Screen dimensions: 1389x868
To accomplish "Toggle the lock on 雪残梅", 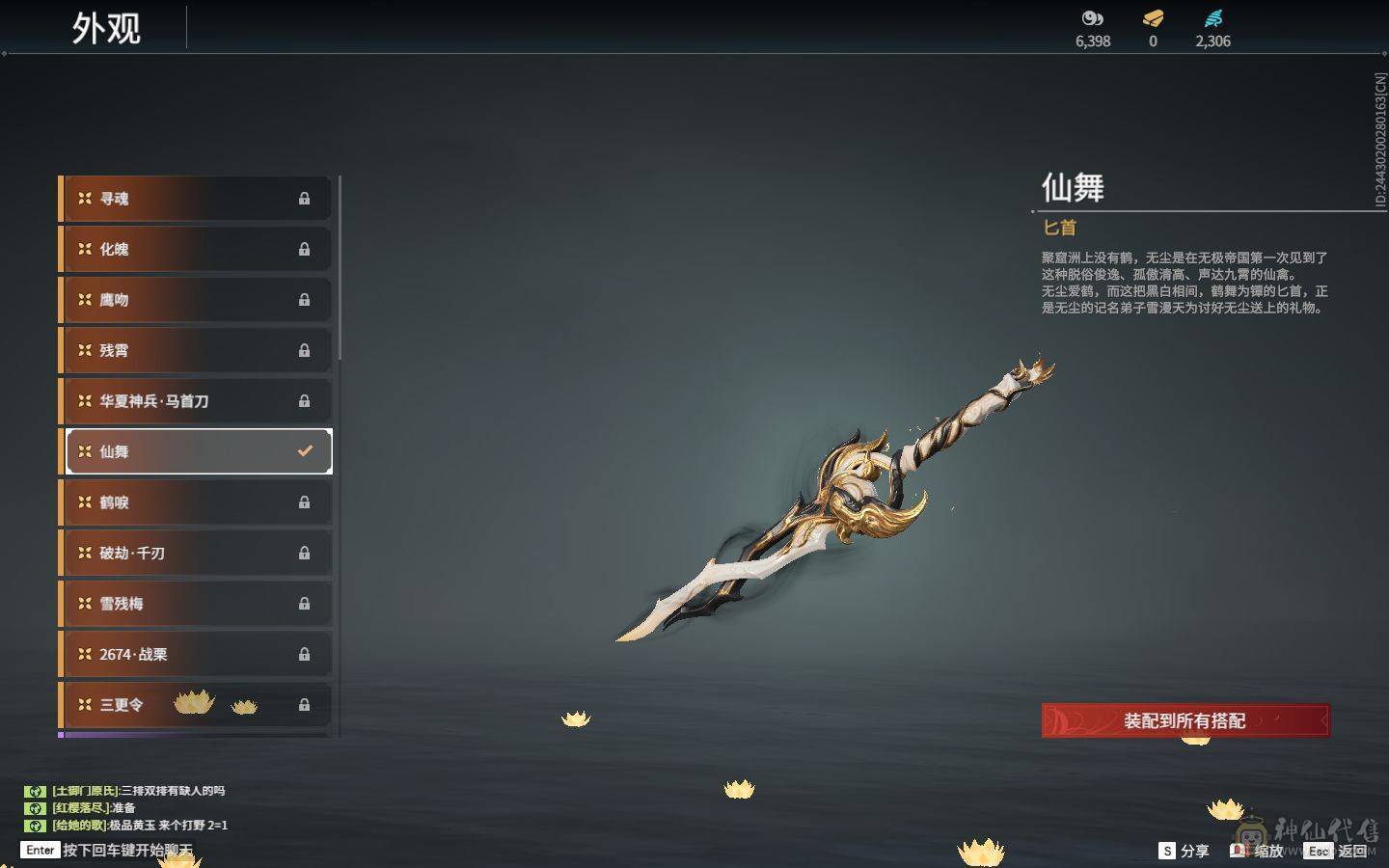I will [305, 603].
